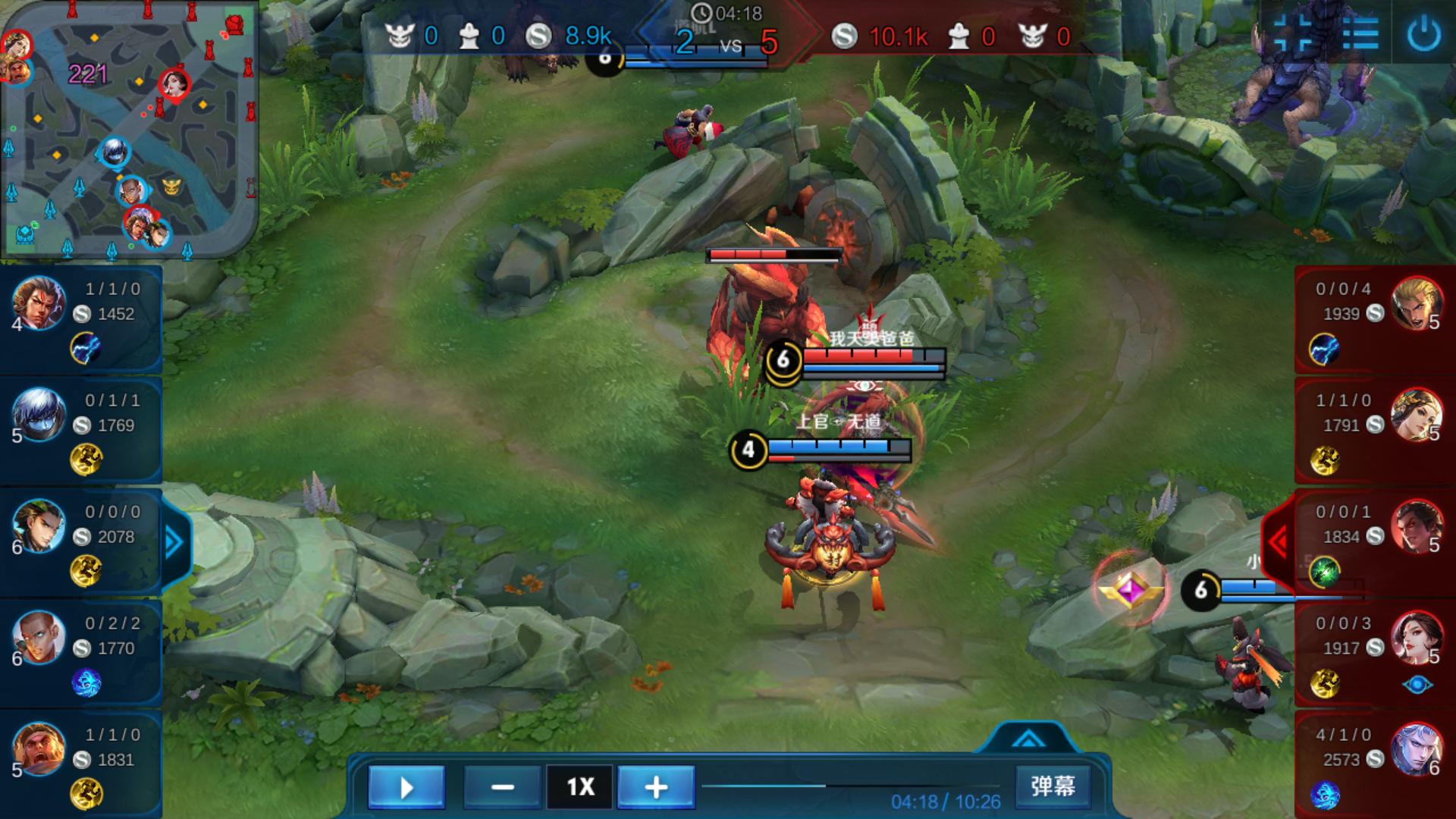Resume replay with the play button
The image size is (1456, 819).
[406, 787]
